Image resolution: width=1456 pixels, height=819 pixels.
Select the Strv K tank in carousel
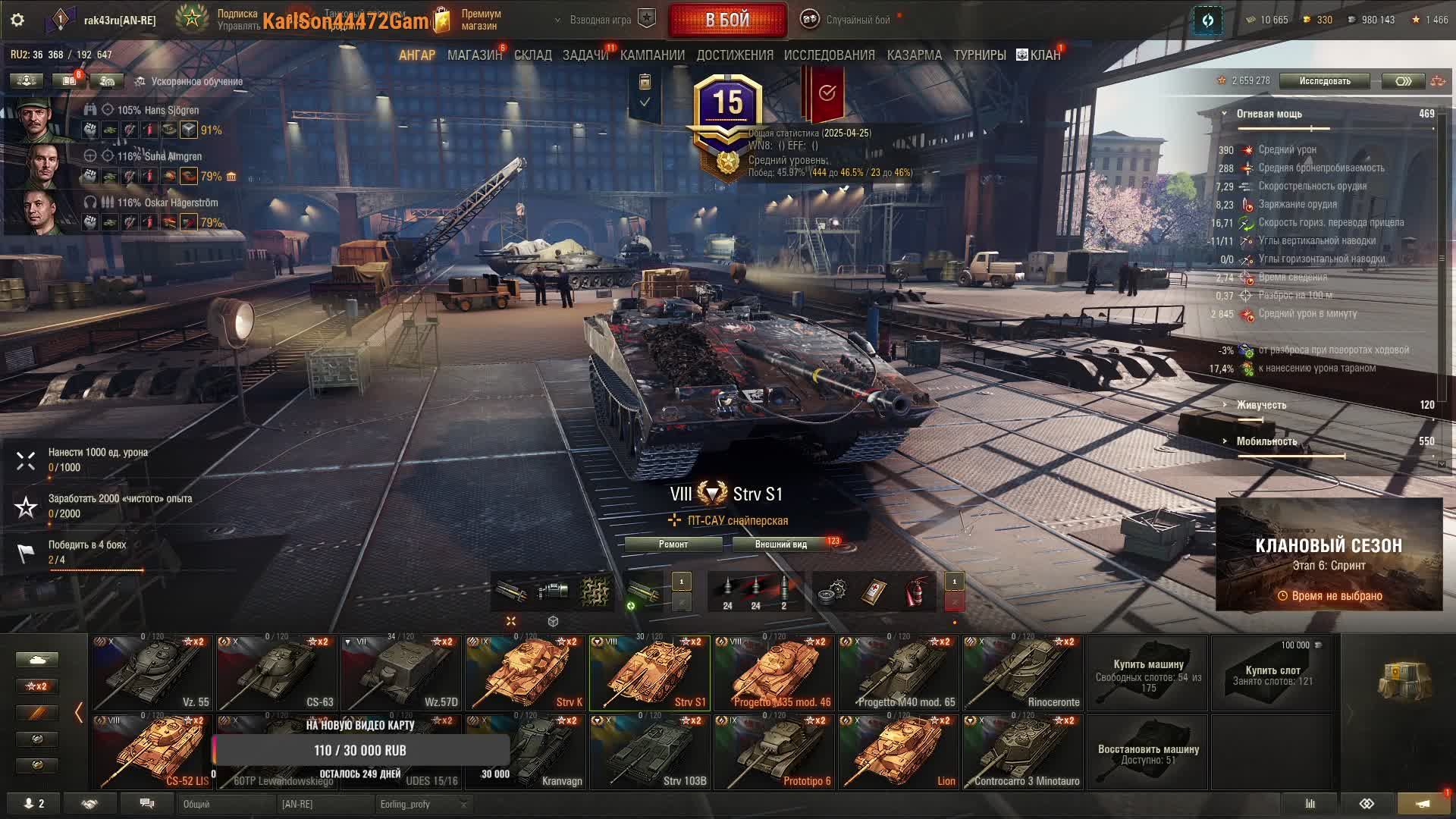click(526, 673)
